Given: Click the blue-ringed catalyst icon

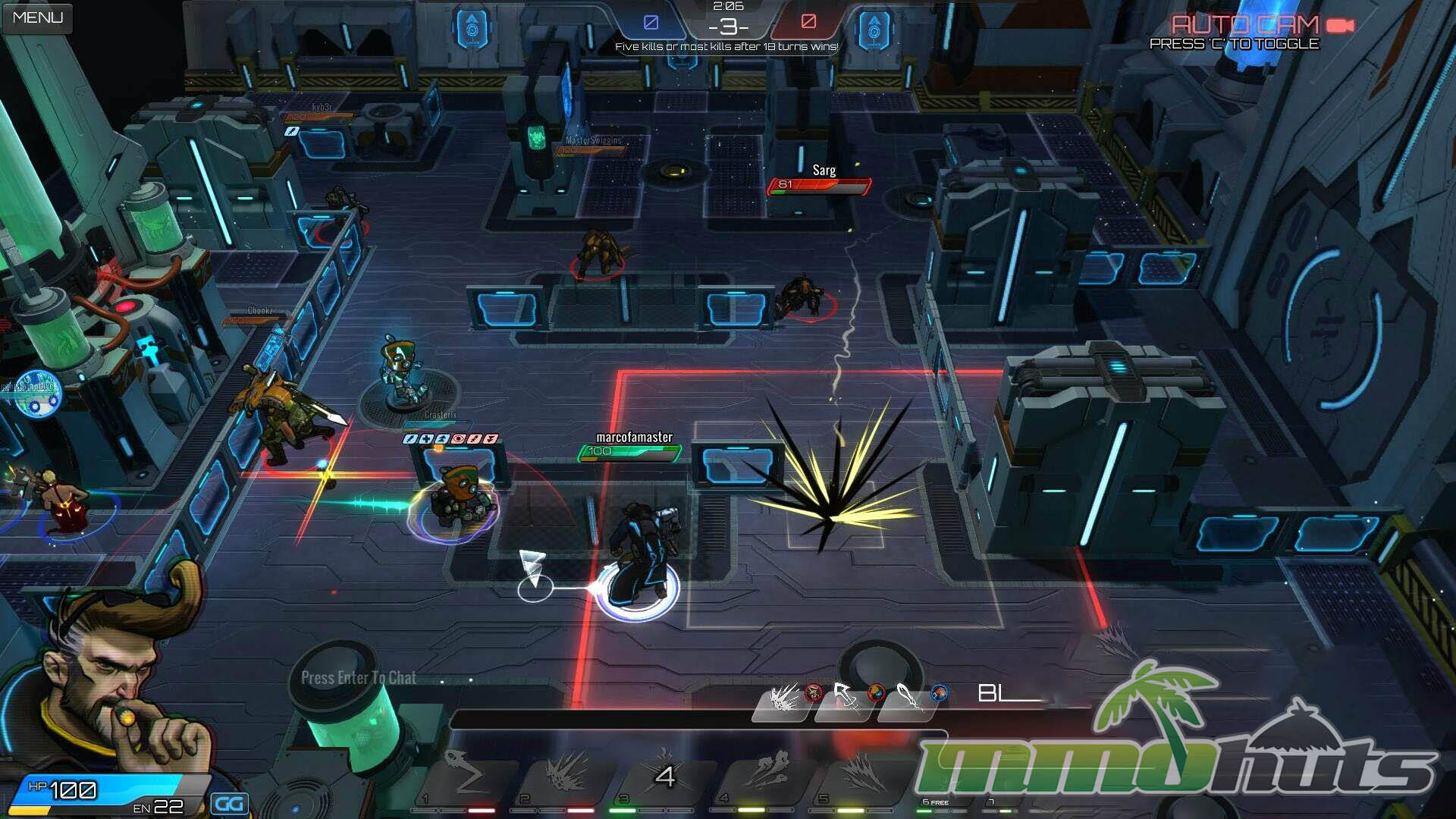Looking at the screenshot, I should tap(940, 692).
